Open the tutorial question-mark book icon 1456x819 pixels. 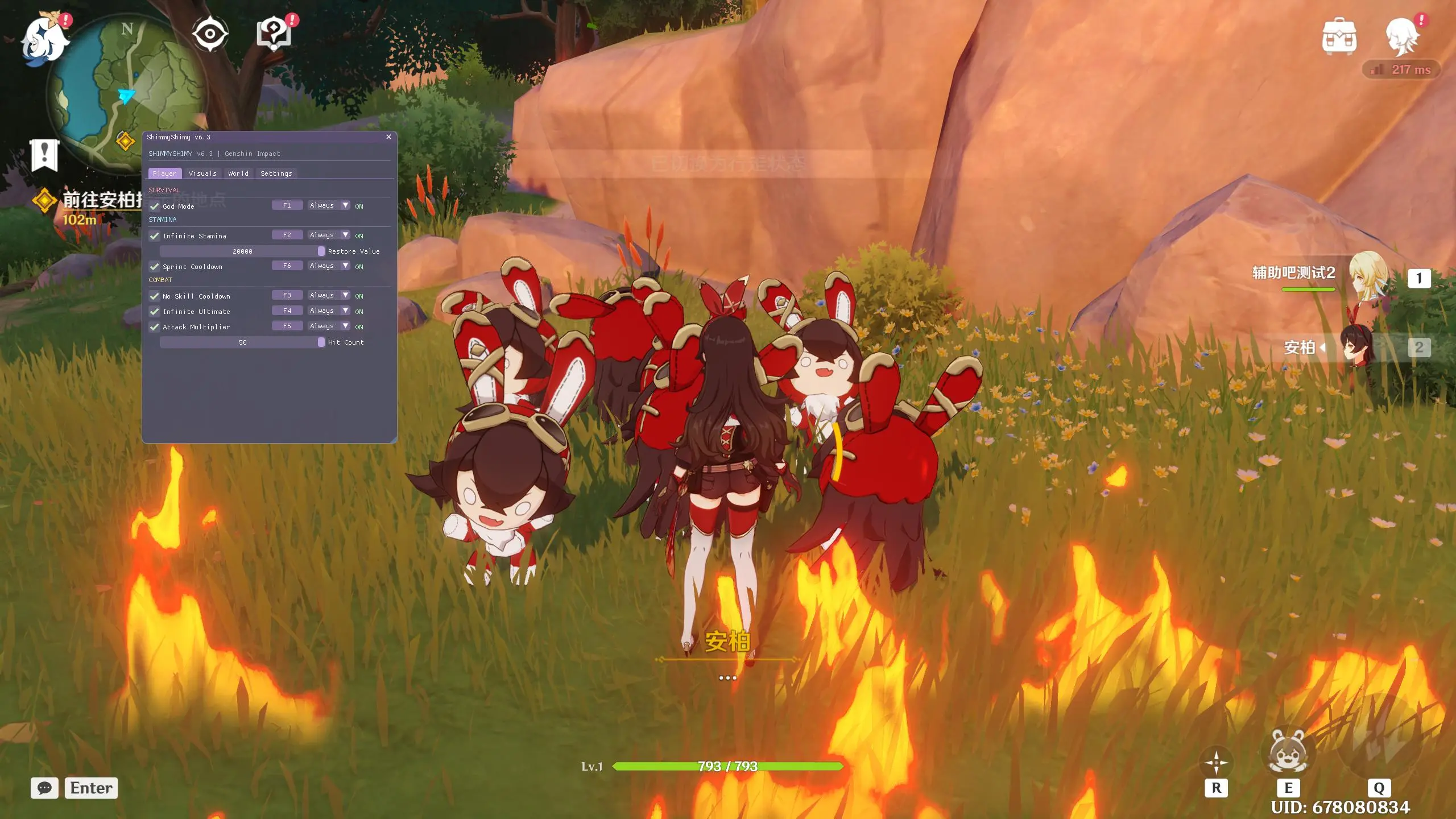[x=274, y=34]
